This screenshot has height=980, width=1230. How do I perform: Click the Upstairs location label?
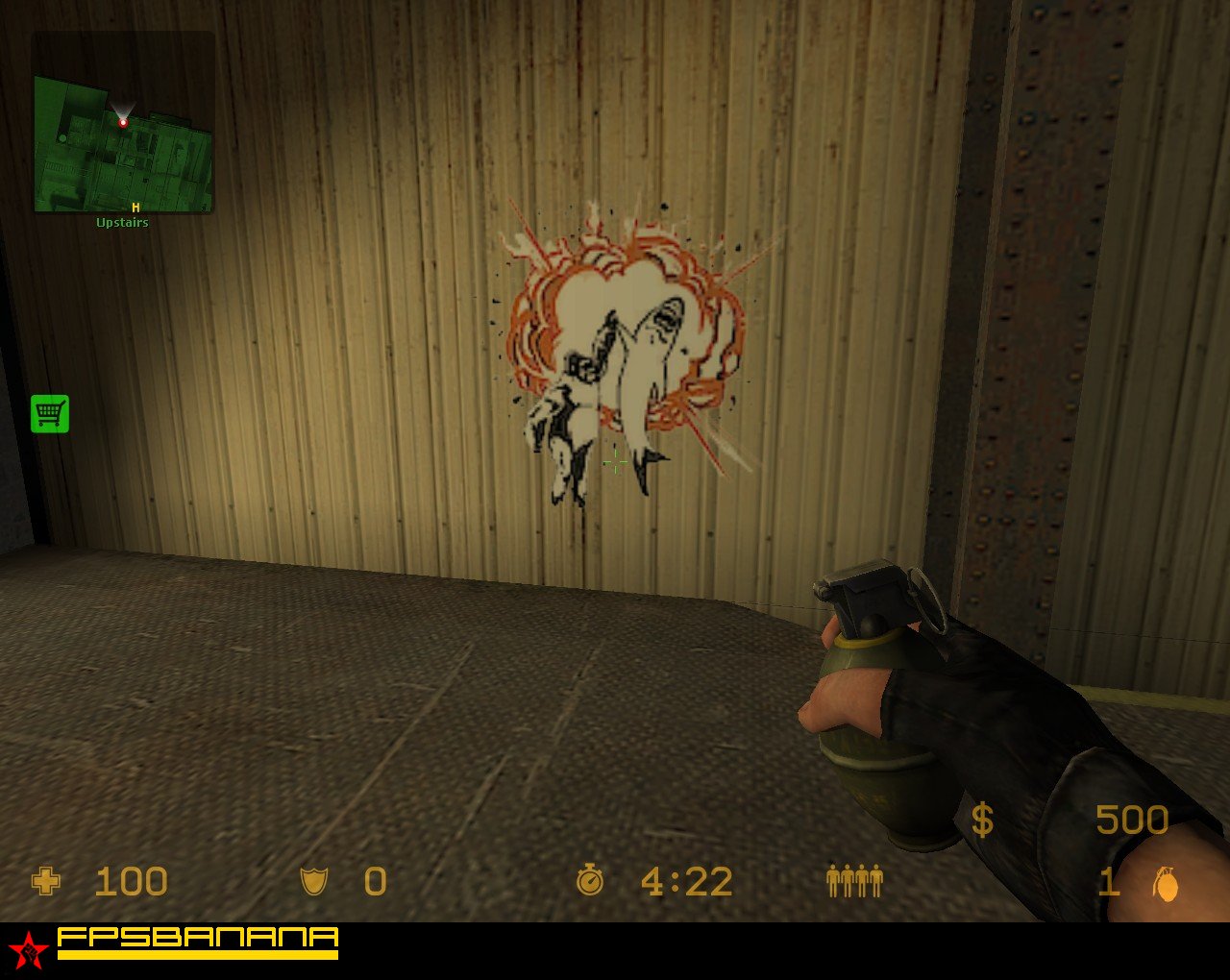coord(123,222)
